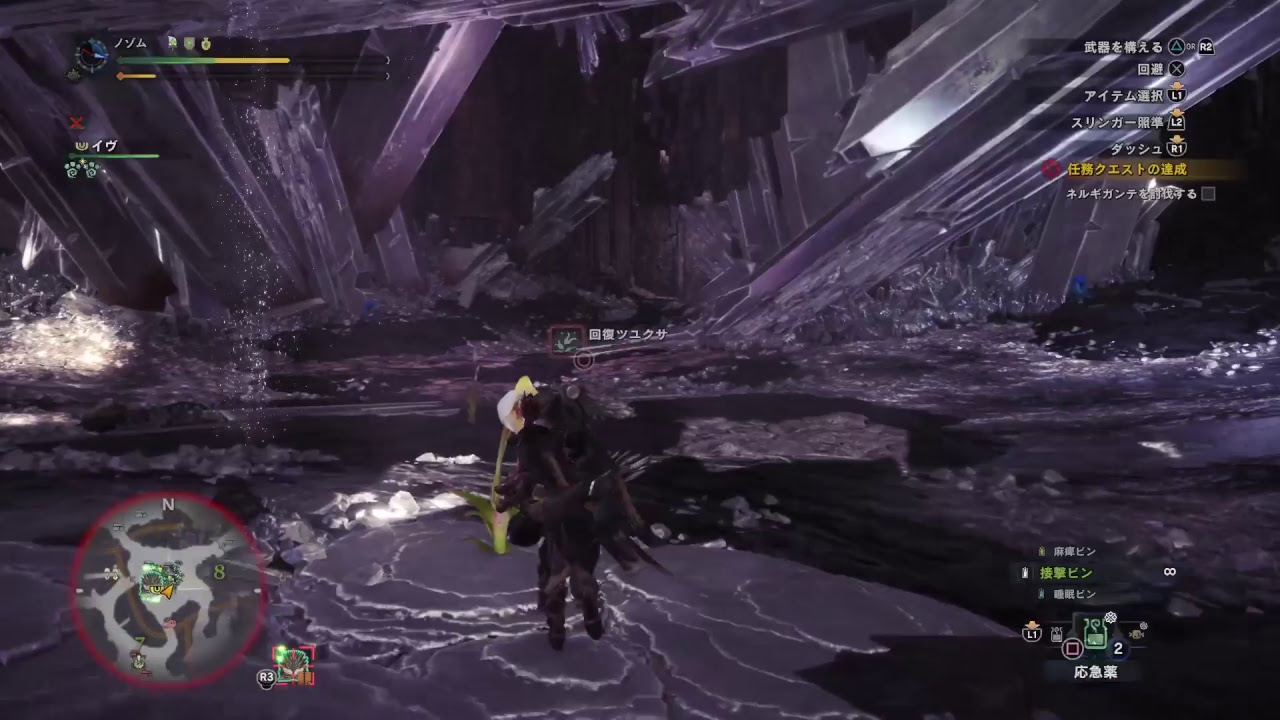The width and height of the screenshot is (1280, 720).
Task: Select the 麻痺ビン paralysis coating icon
Action: 1043,550
